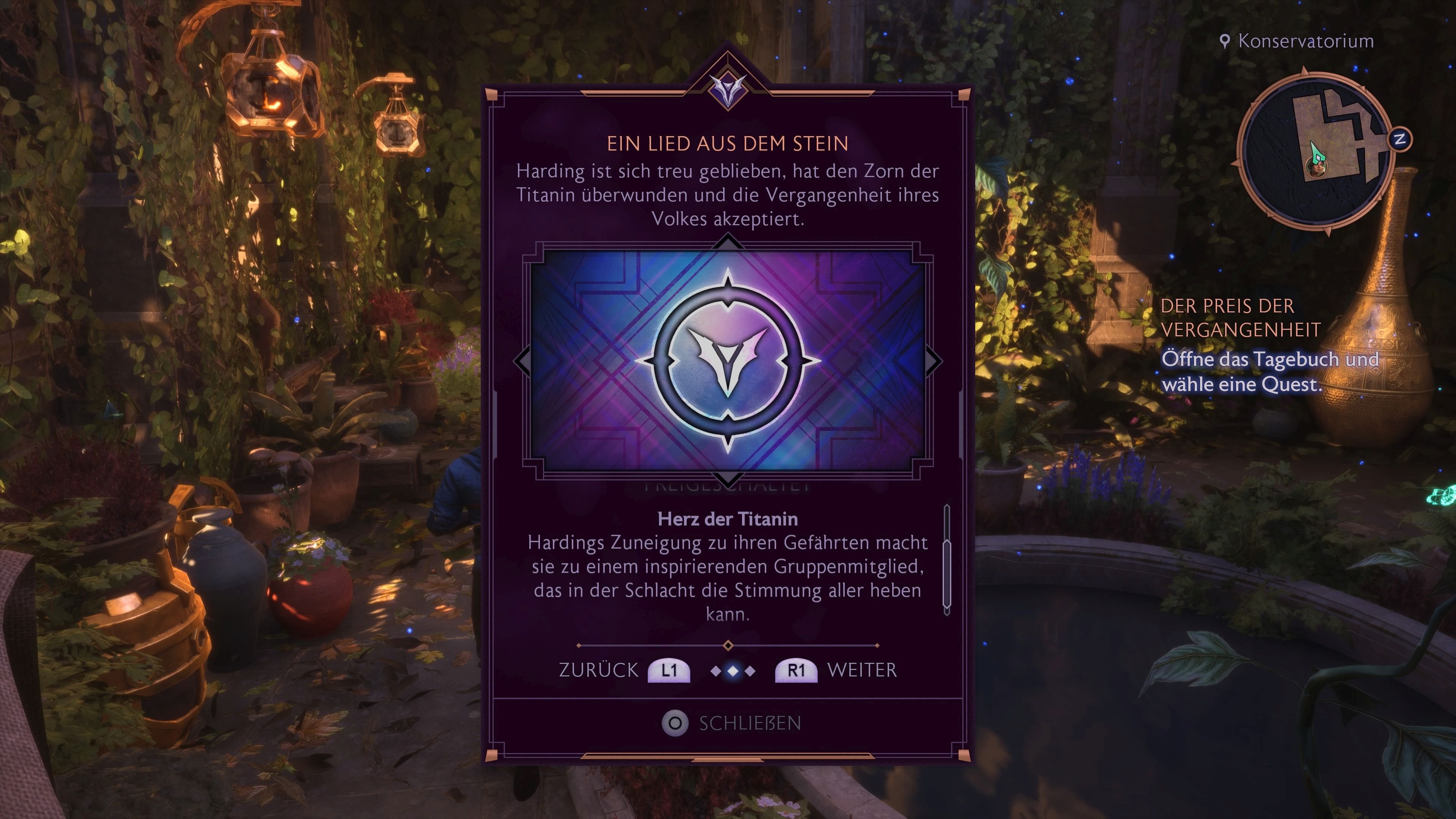The width and height of the screenshot is (1456, 819).
Task: Click the location pin beside Konservatorium
Action: point(1225,40)
